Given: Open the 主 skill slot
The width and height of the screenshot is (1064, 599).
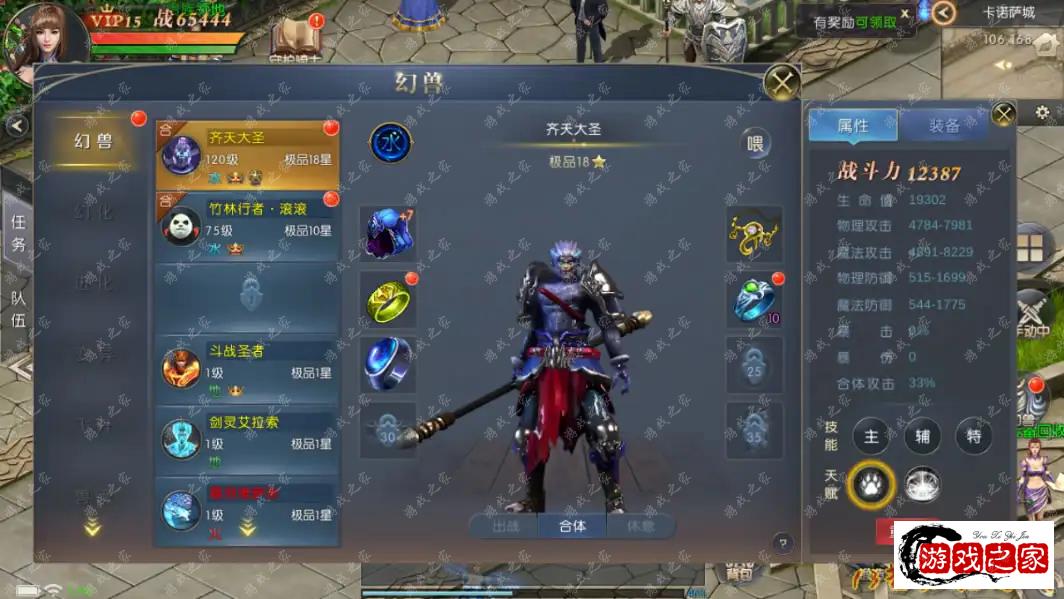Looking at the screenshot, I should pyautogui.click(x=871, y=436).
